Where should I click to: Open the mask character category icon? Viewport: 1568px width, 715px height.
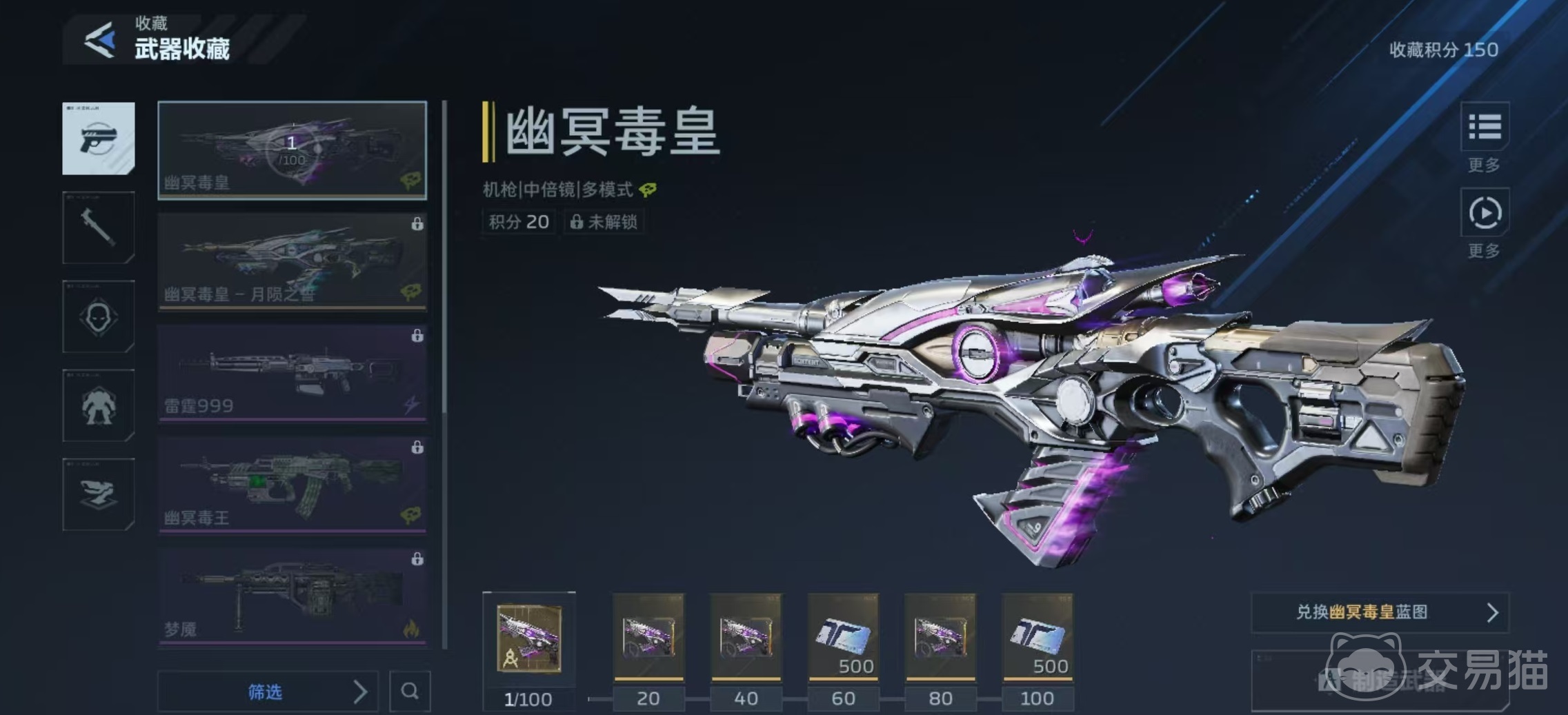point(99,317)
